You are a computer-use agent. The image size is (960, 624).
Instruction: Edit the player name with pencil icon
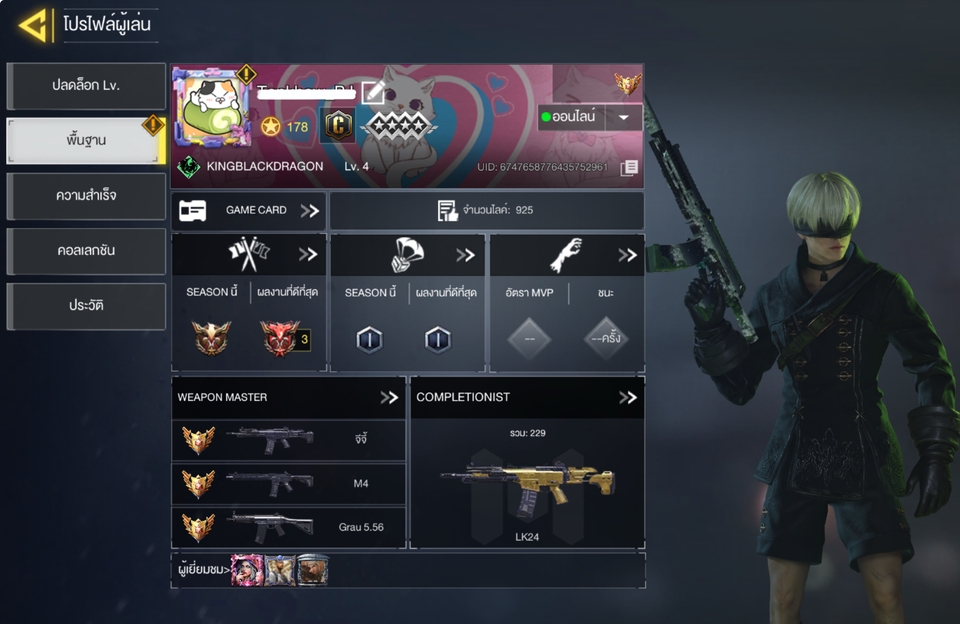click(372, 93)
